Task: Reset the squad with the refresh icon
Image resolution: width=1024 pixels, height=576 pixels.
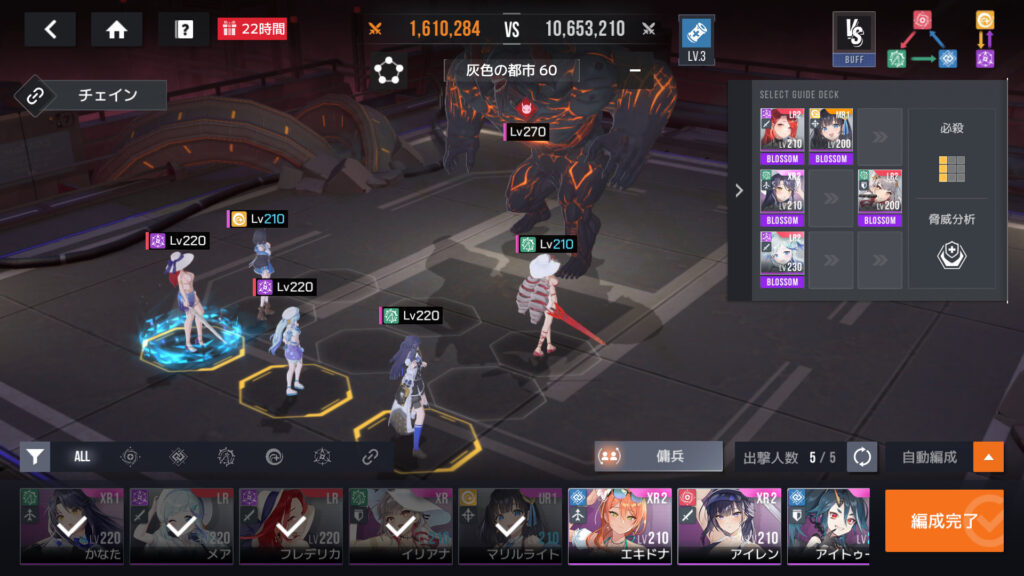Action: 862,457
